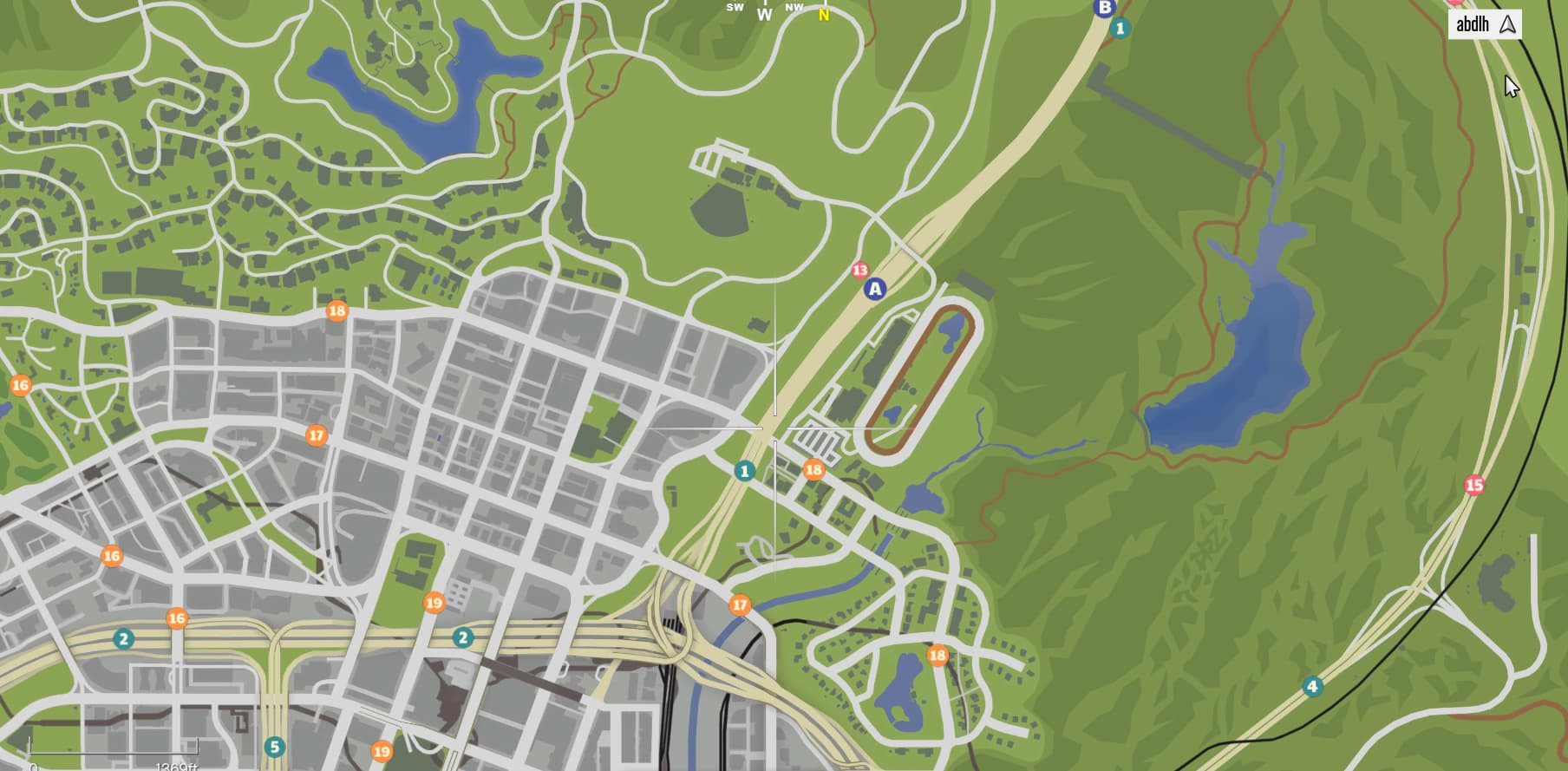Select the teal 1 blip in the city center
1568x771 pixels.
point(744,472)
